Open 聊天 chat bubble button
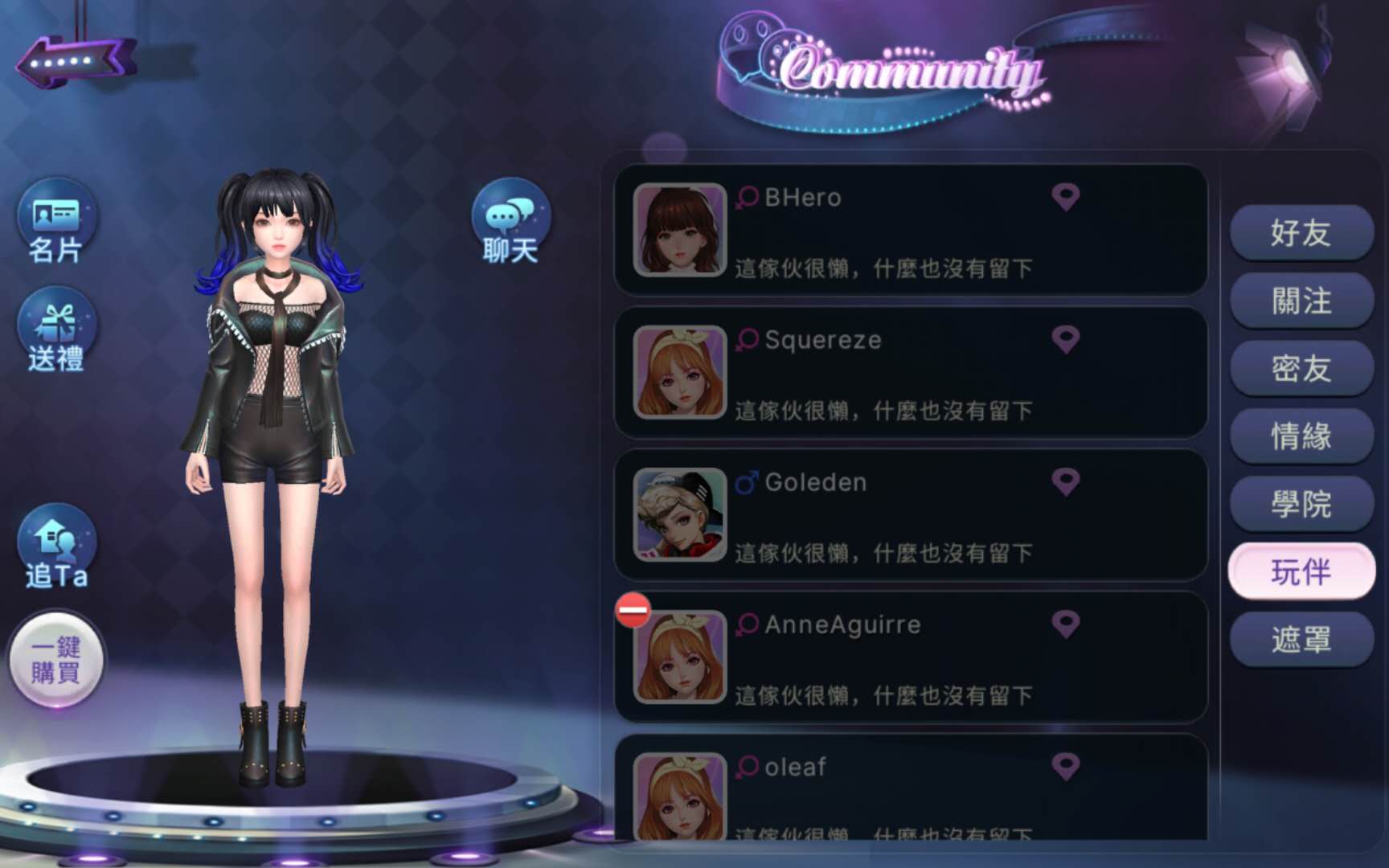Image resolution: width=1389 pixels, height=868 pixels. point(510,223)
